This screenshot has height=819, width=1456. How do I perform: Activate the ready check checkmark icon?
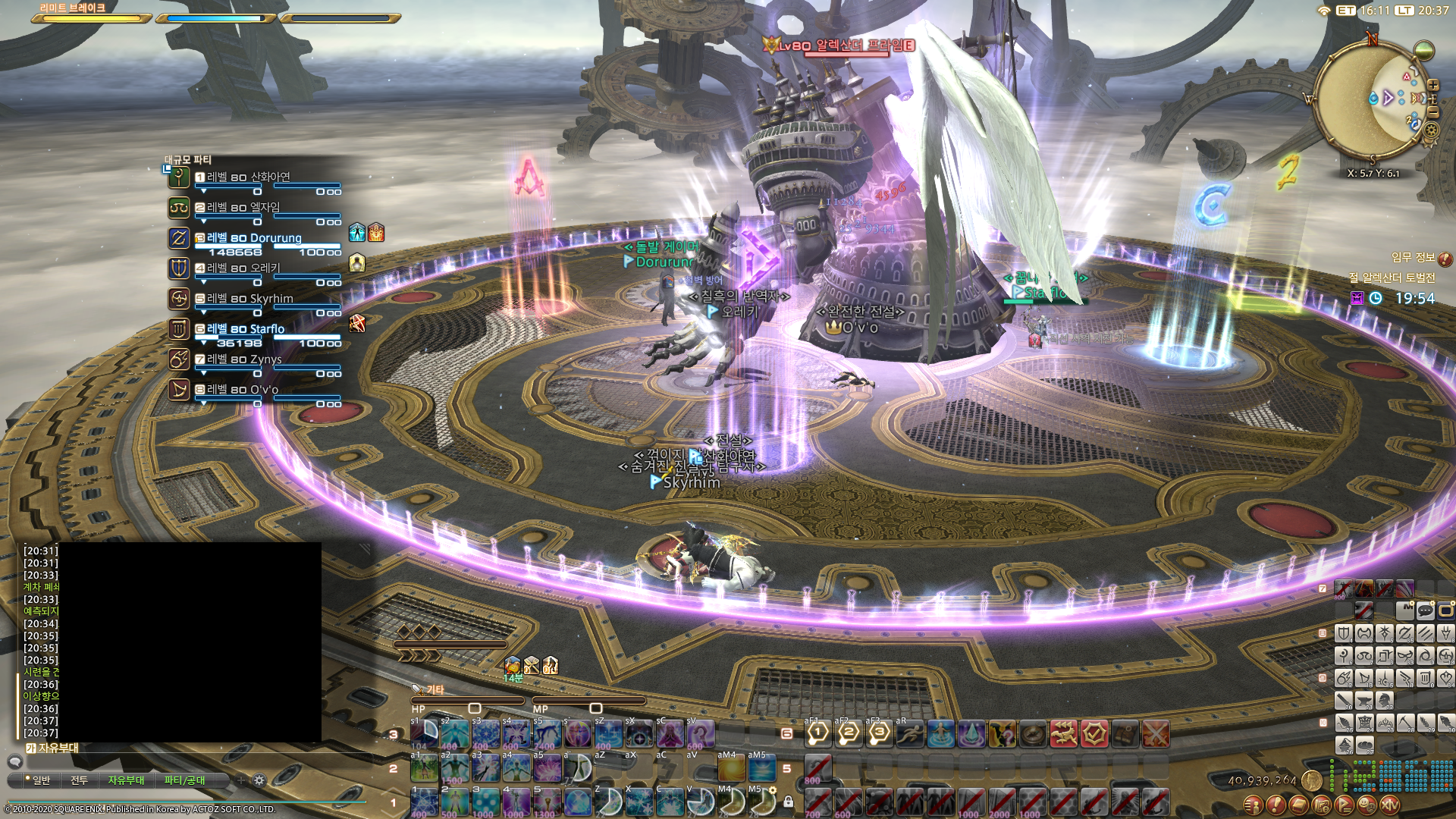tap(1094, 733)
